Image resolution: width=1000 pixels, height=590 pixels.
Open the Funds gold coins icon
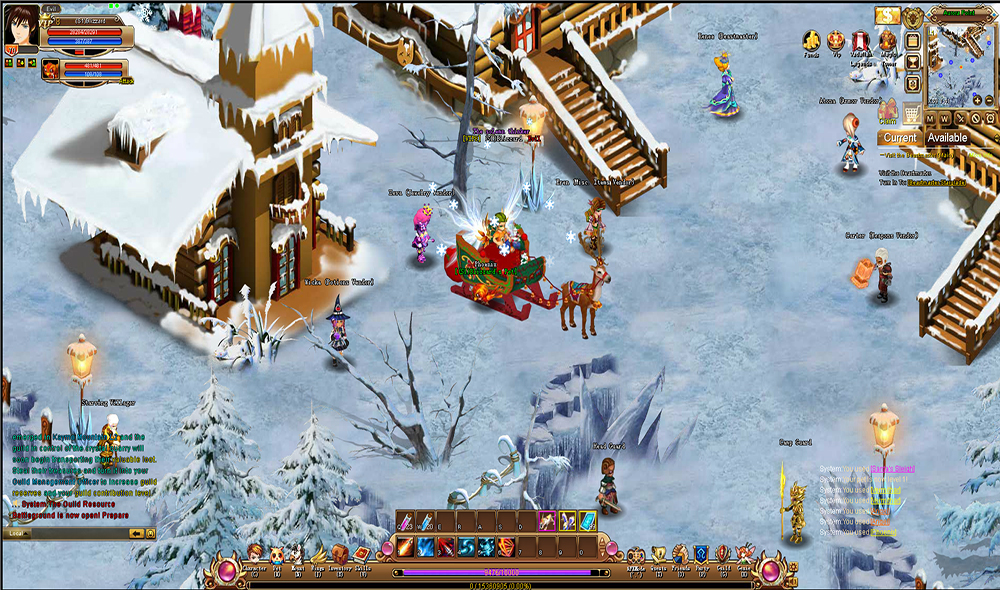[812, 41]
